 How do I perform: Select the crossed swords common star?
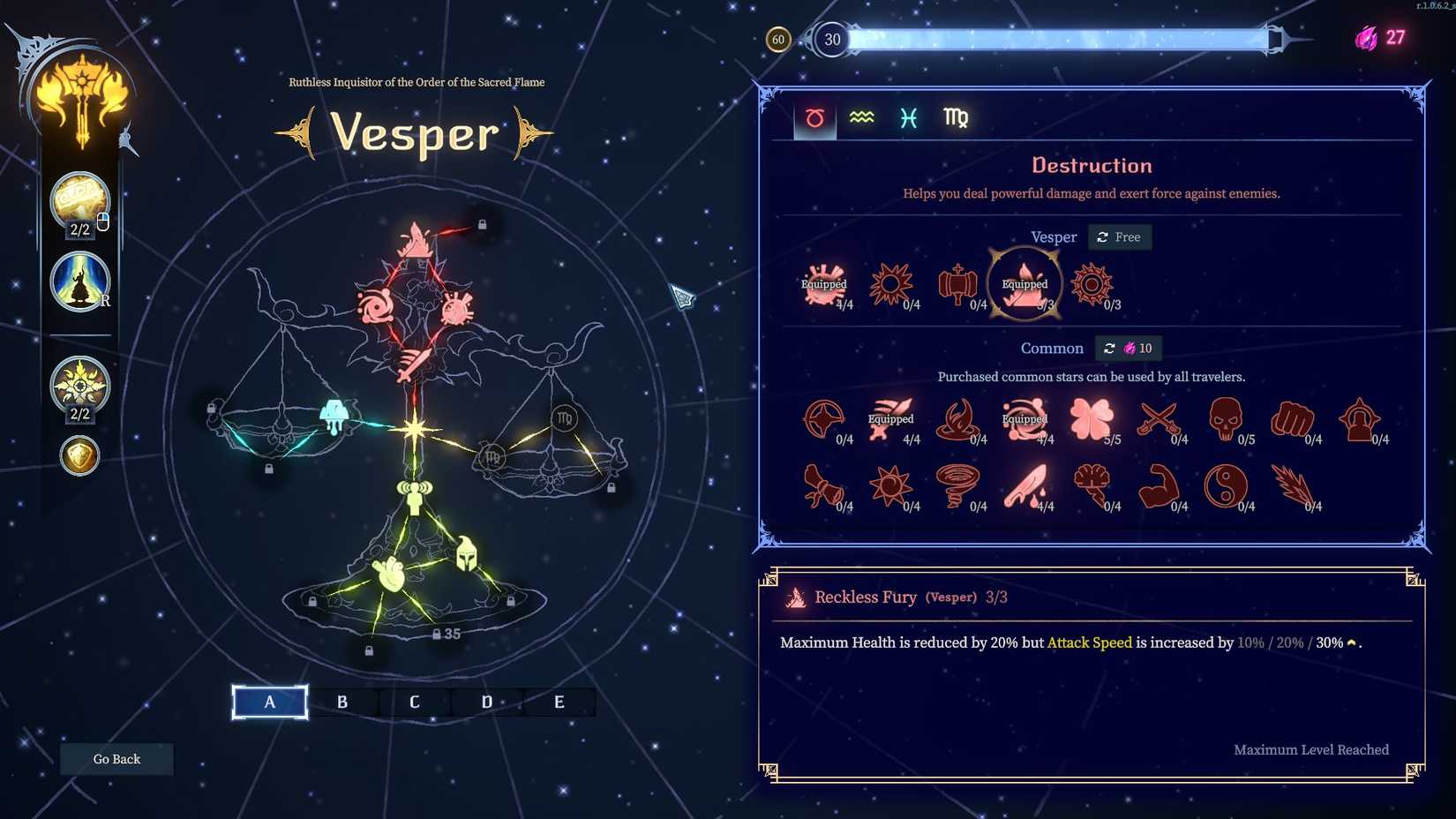1160,417
